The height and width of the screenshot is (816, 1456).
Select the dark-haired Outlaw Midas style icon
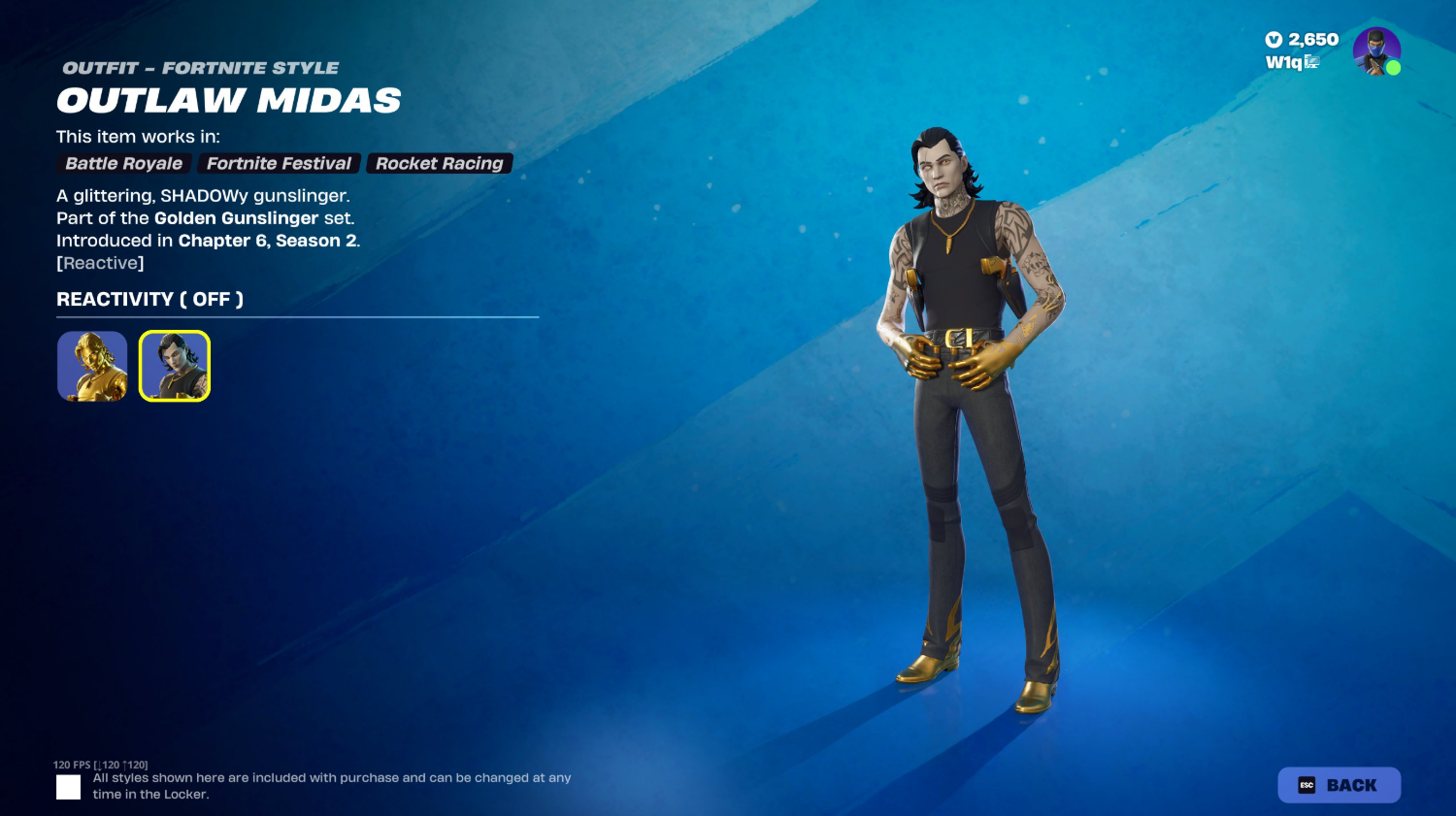pos(174,366)
